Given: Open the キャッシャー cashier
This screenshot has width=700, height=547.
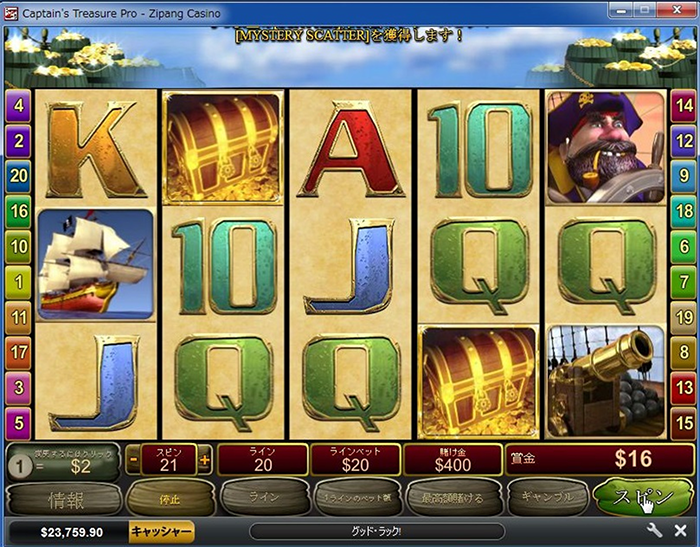Looking at the screenshot, I should (161, 532).
